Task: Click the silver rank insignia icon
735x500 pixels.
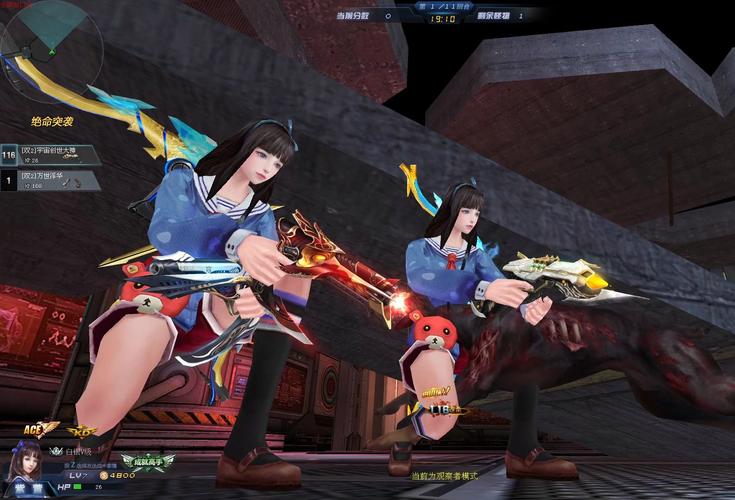Action: tap(57, 451)
